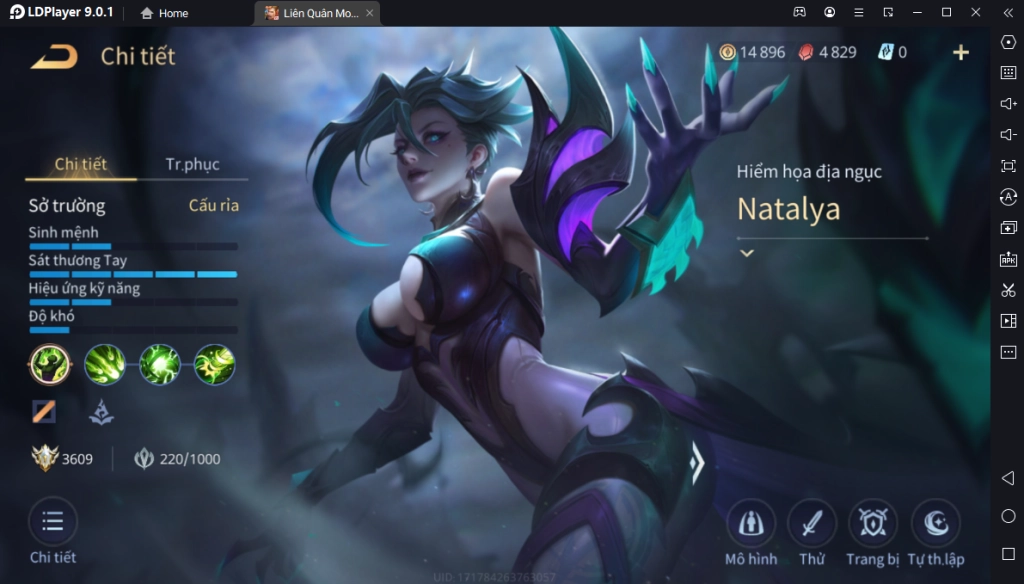Click the red ruby currency balance

(x=827, y=52)
